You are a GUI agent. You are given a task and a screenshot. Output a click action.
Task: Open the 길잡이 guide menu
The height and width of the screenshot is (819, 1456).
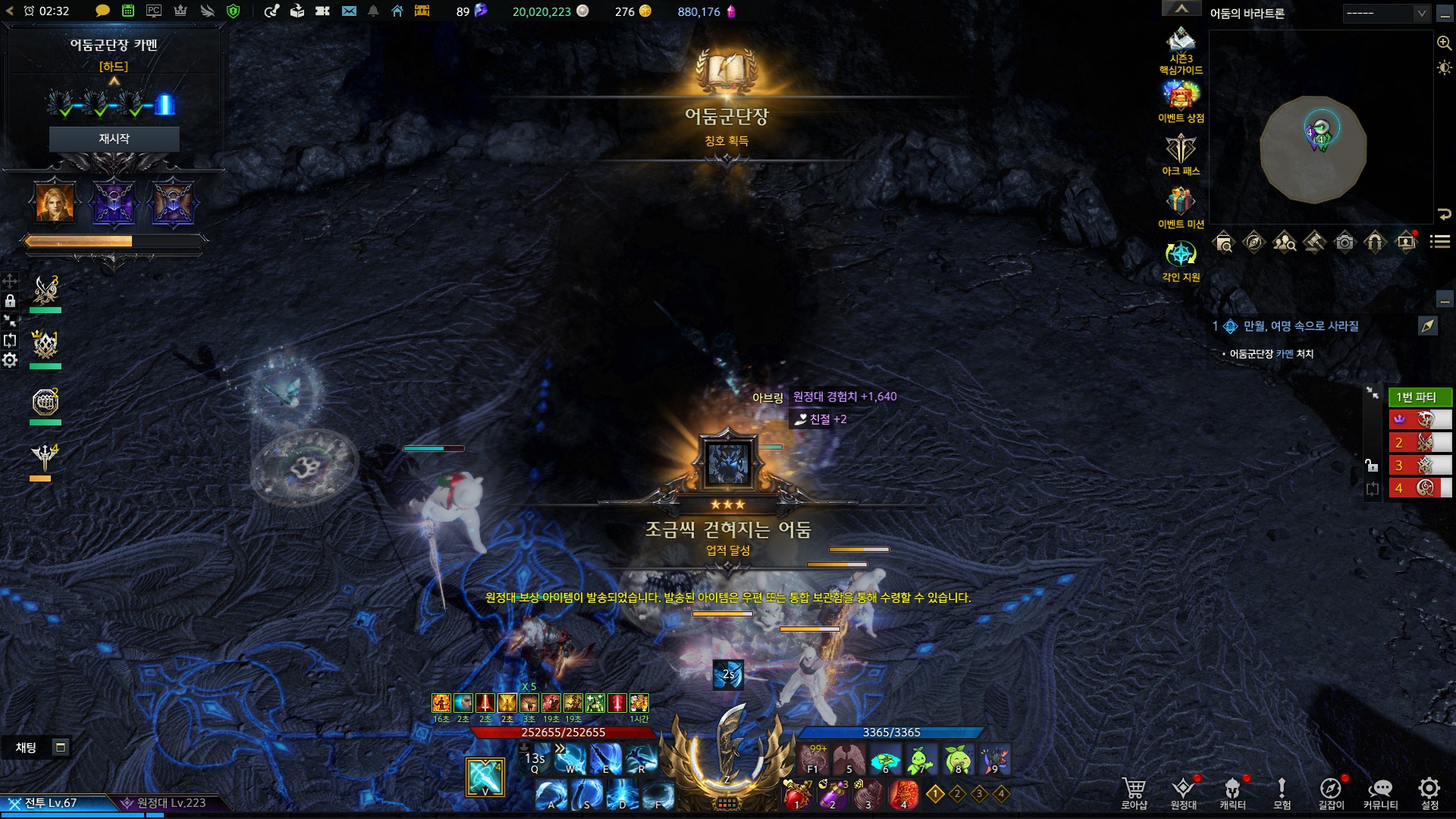tap(1331, 792)
